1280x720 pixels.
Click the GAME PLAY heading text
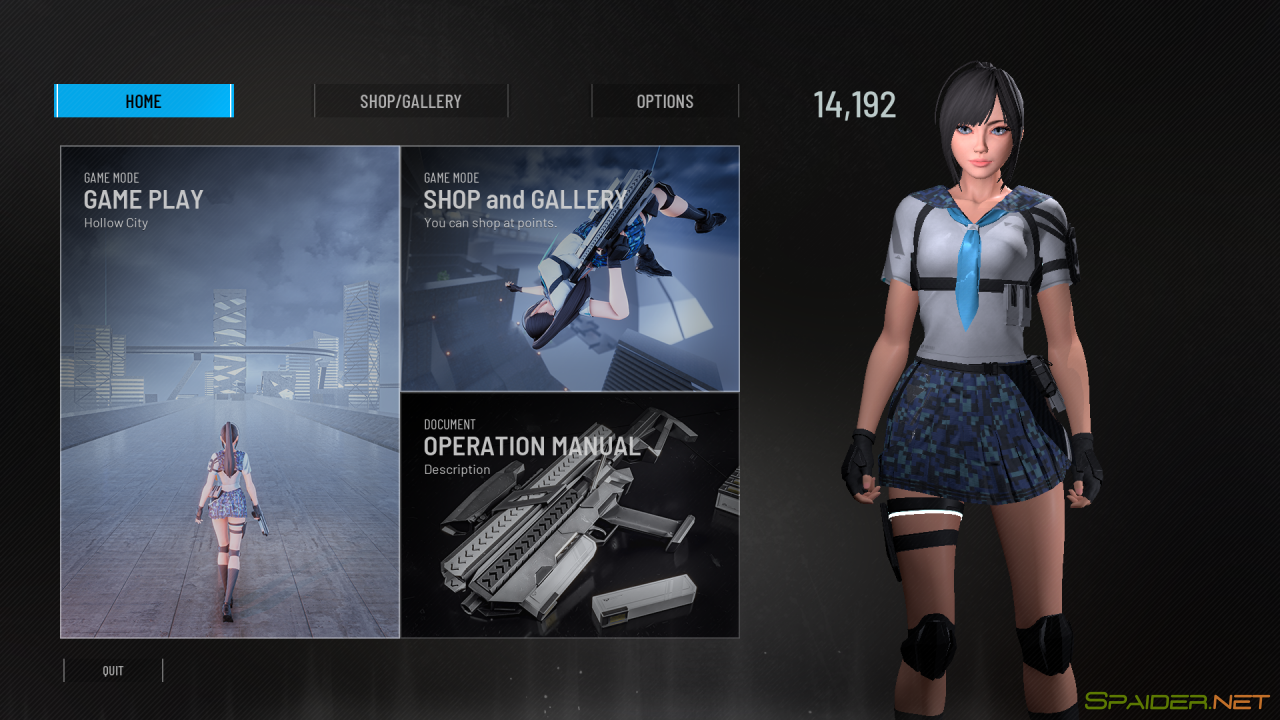pos(143,199)
